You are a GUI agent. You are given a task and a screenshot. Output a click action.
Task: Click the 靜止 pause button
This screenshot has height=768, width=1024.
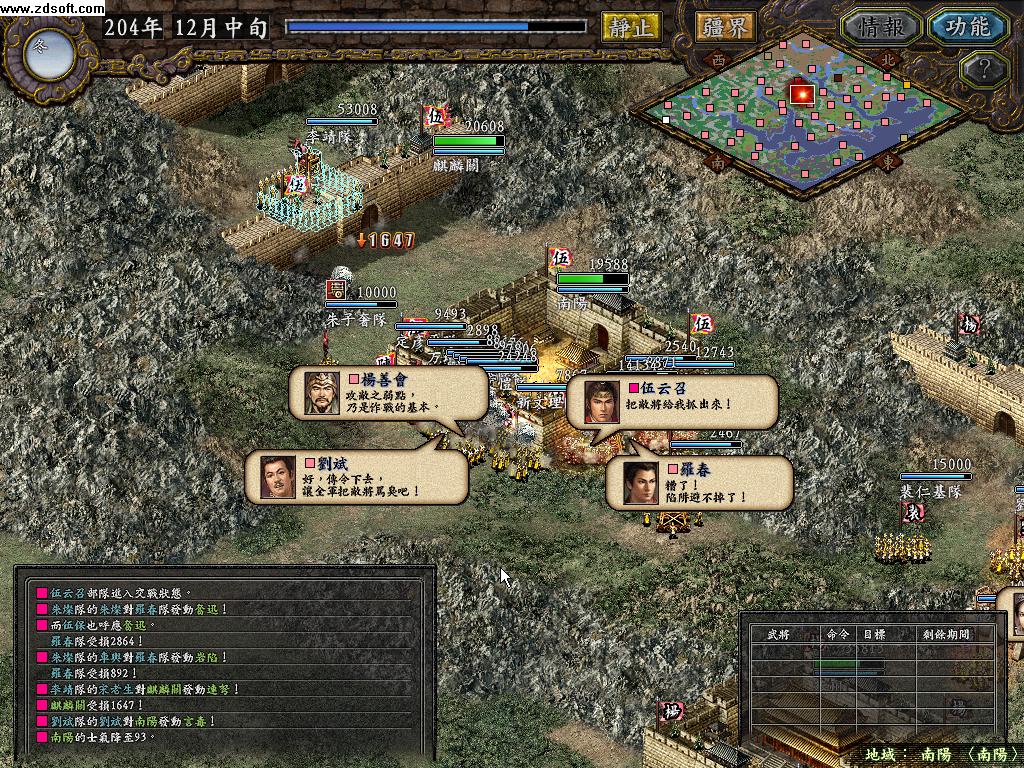coord(630,27)
